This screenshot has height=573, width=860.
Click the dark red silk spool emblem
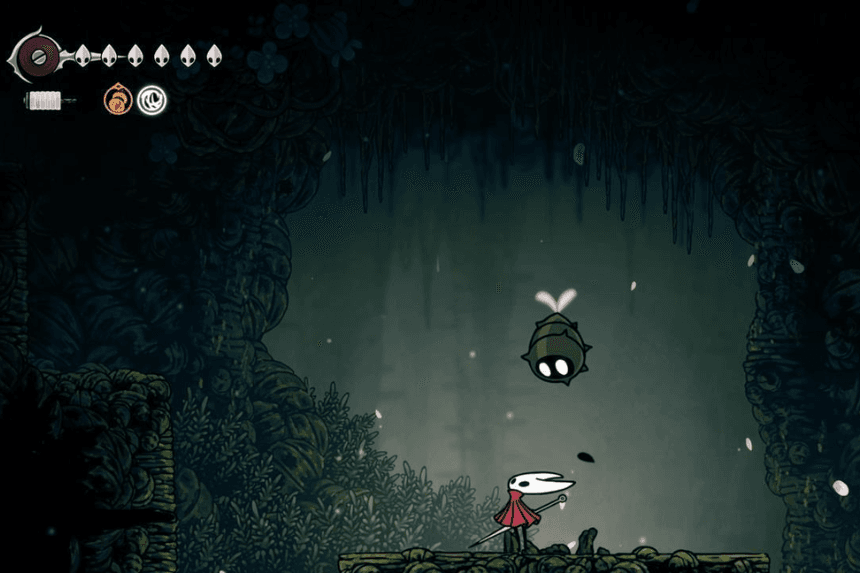tap(38, 57)
